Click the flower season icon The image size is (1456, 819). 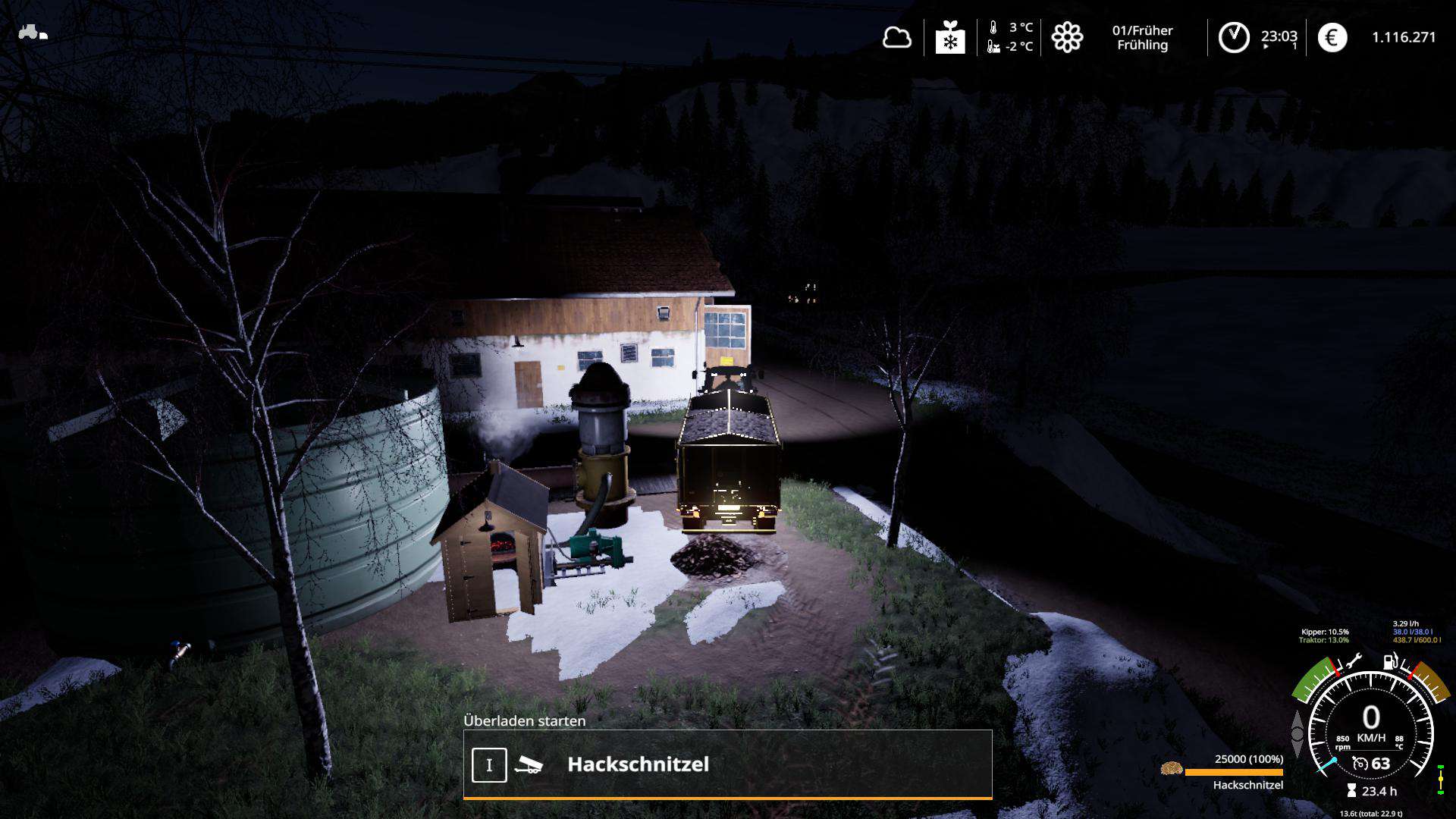click(1067, 37)
